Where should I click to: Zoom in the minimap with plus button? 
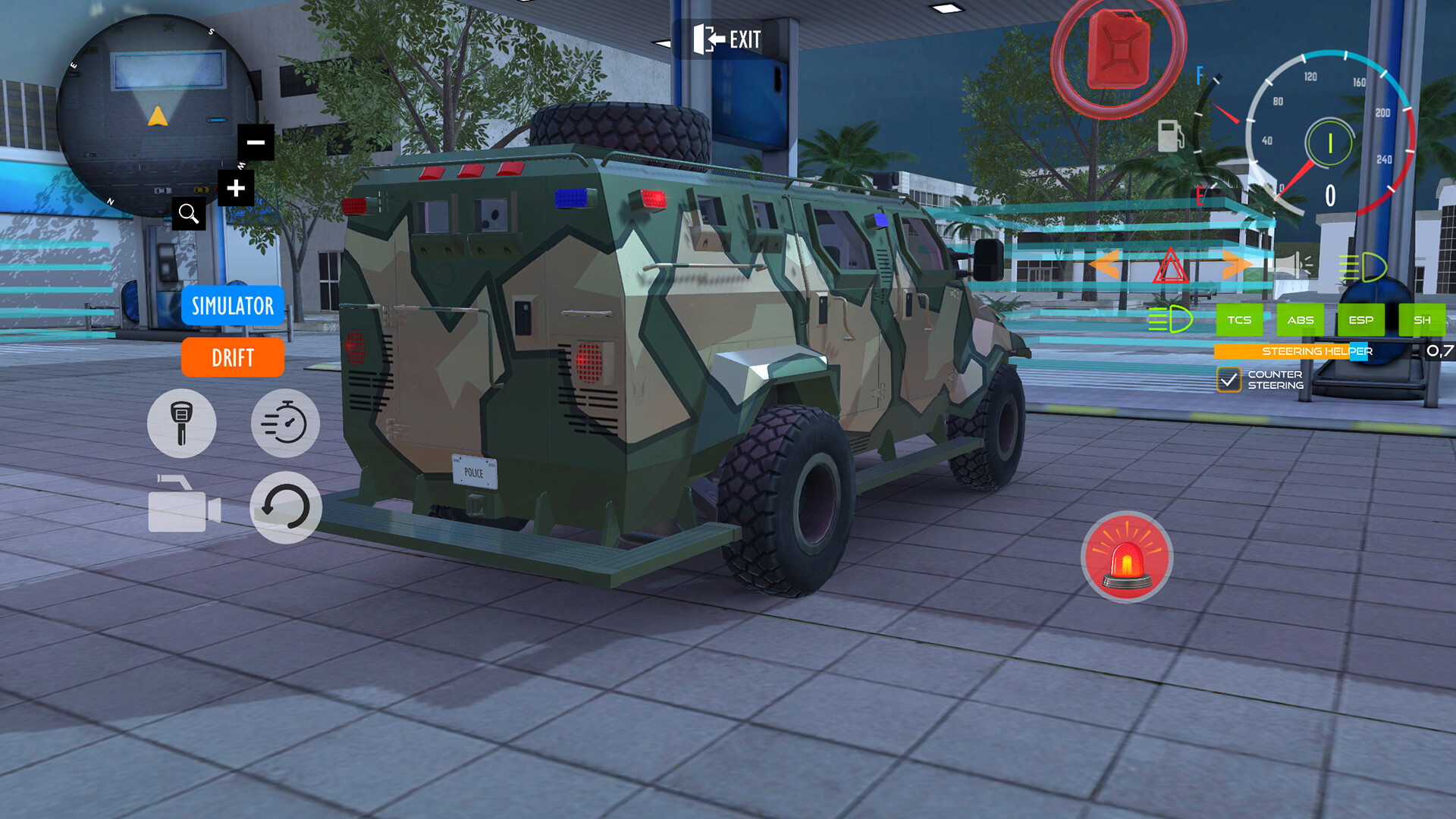click(x=236, y=187)
